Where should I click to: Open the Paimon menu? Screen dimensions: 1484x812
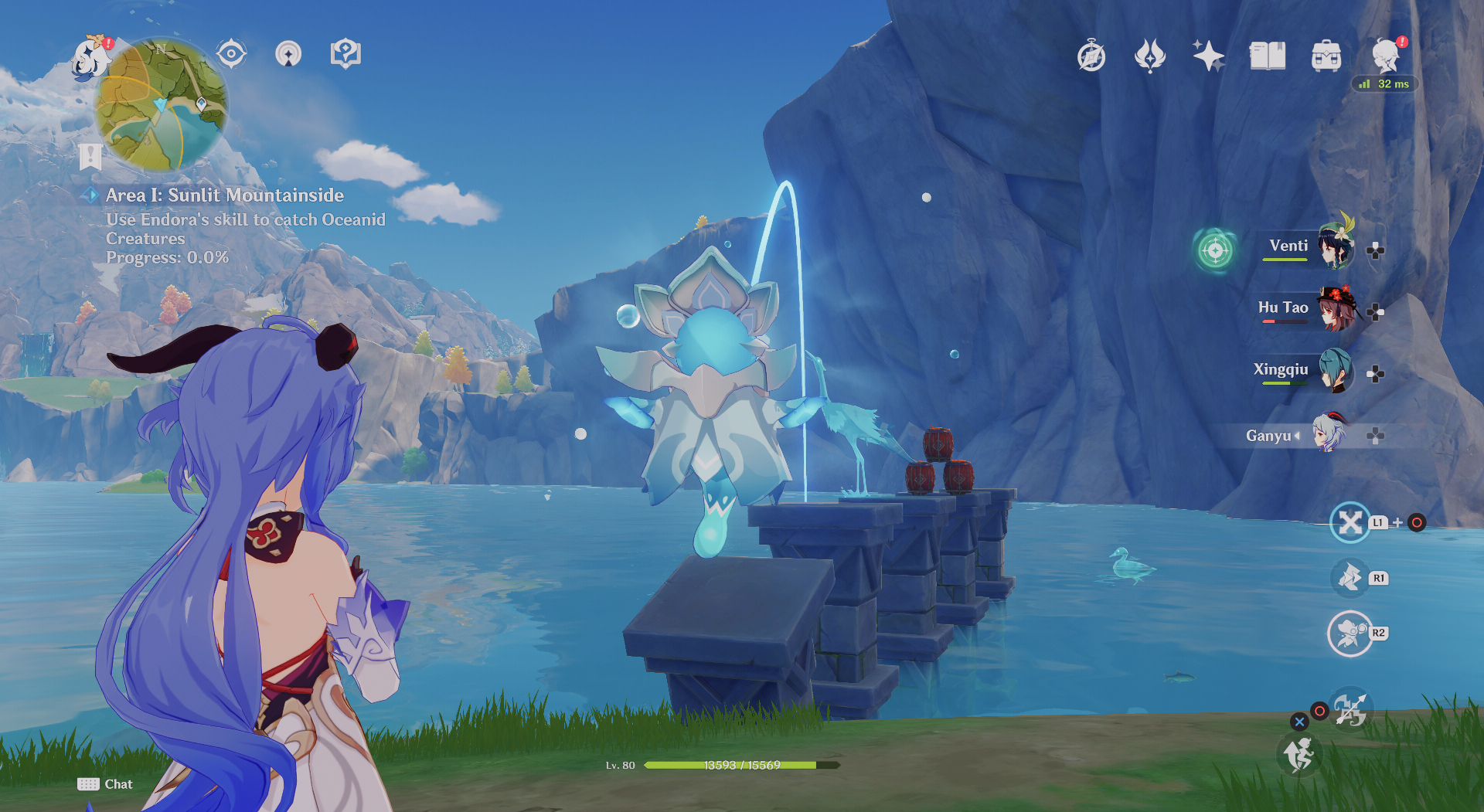coord(91,56)
